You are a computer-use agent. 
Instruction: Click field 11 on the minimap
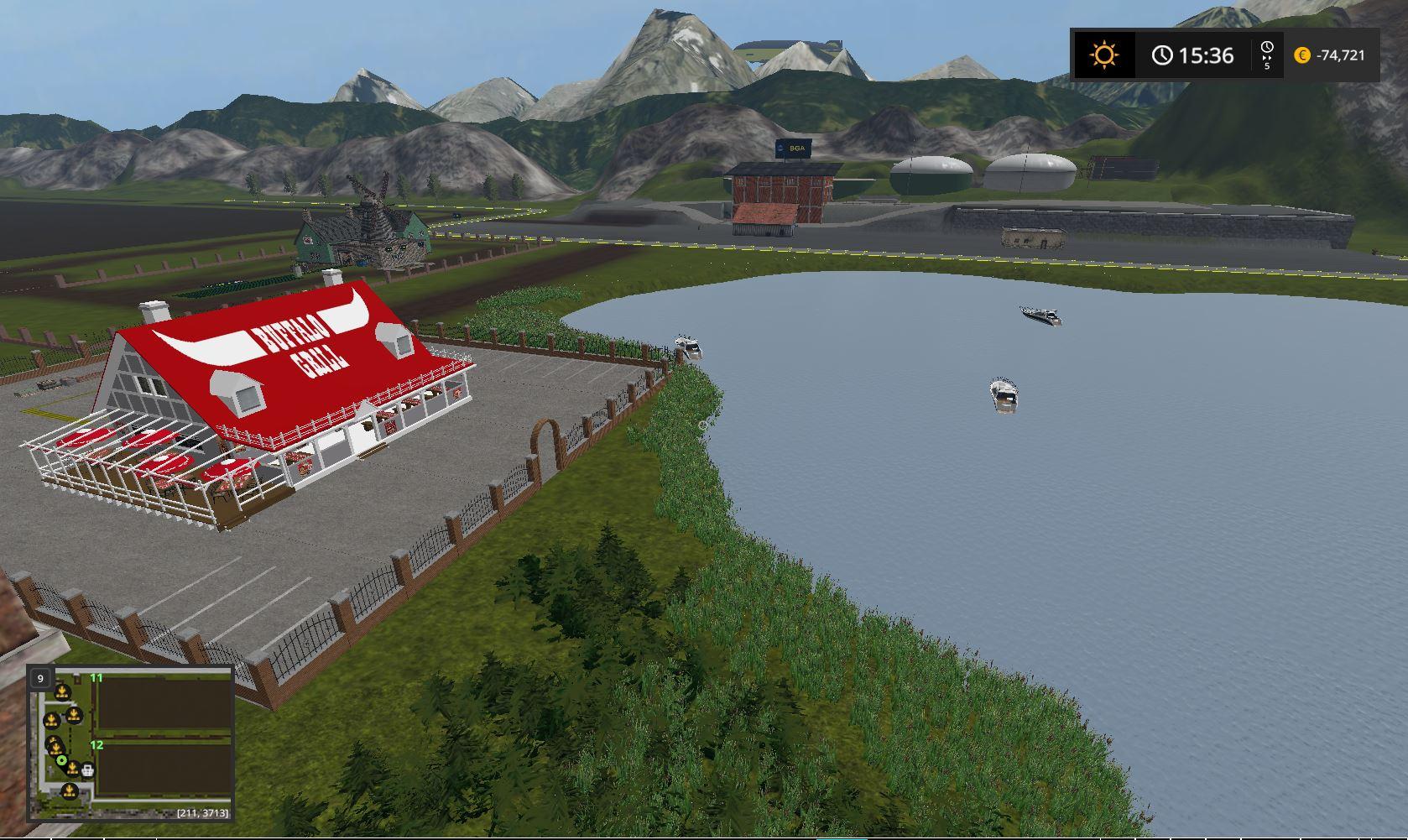click(x=164, y=705)
